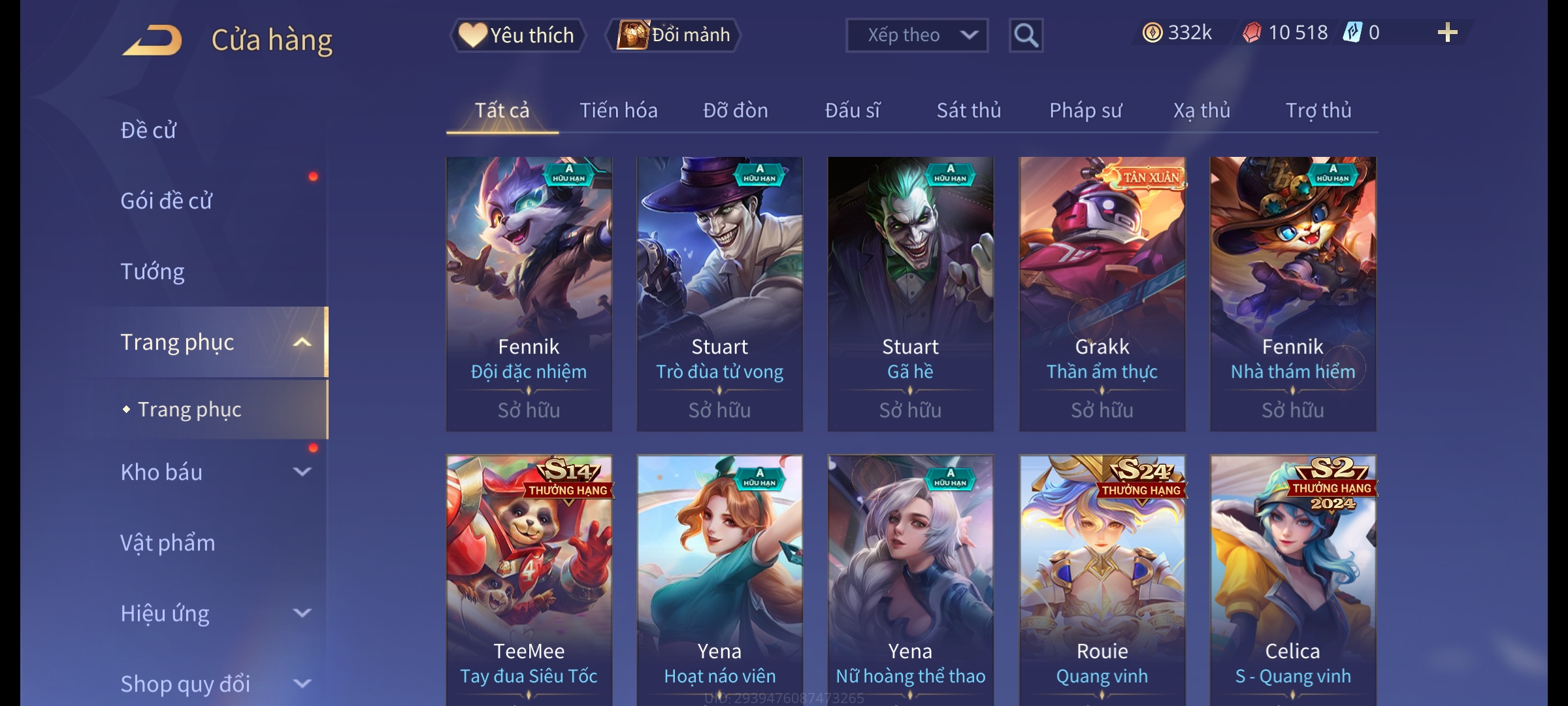
Task: Open the Đổi mảnh fragment exchange
Action: pos(674,35)
